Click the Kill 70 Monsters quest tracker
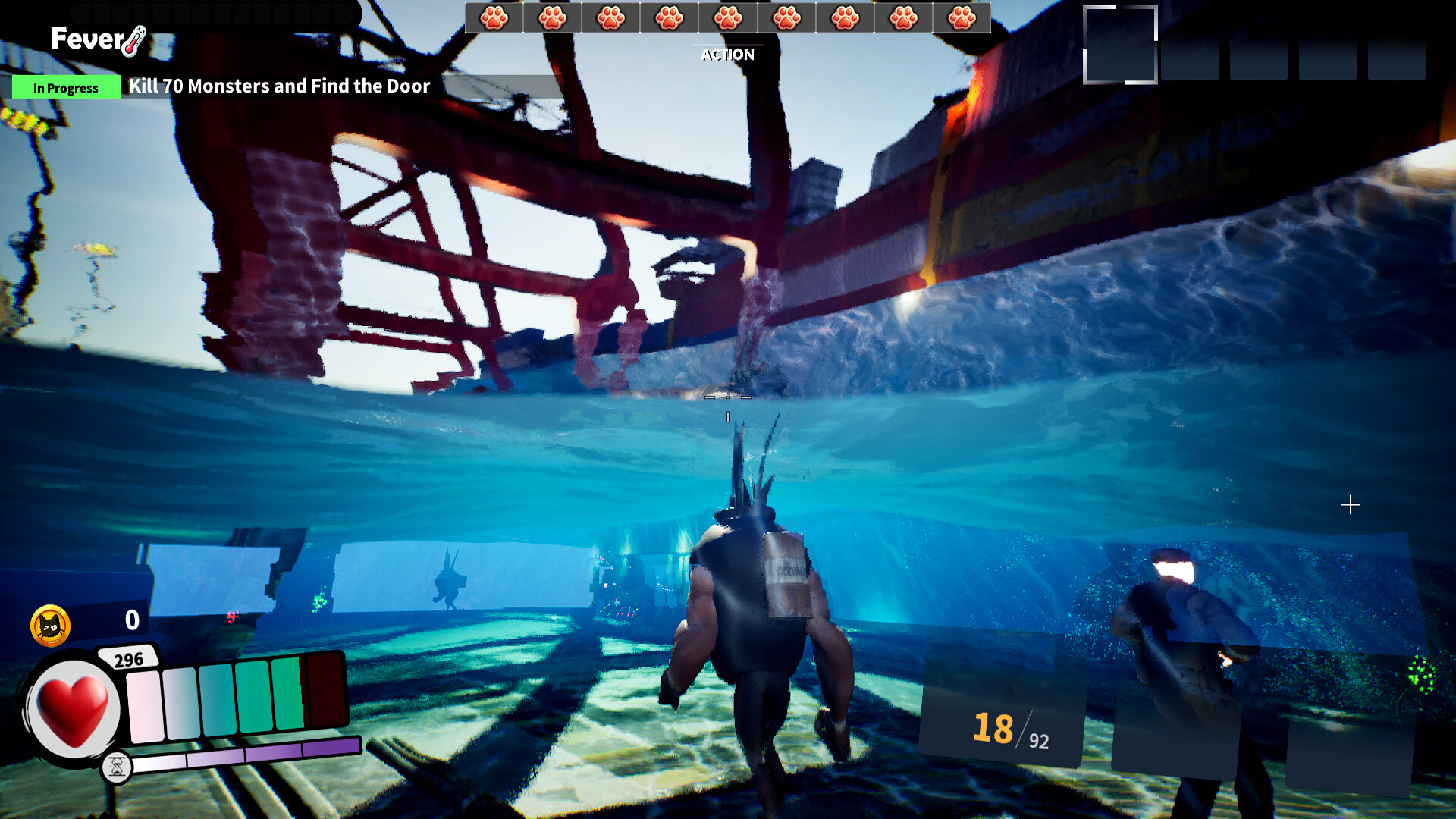Viewport: 1456px width, 819px height. (279, 86)
